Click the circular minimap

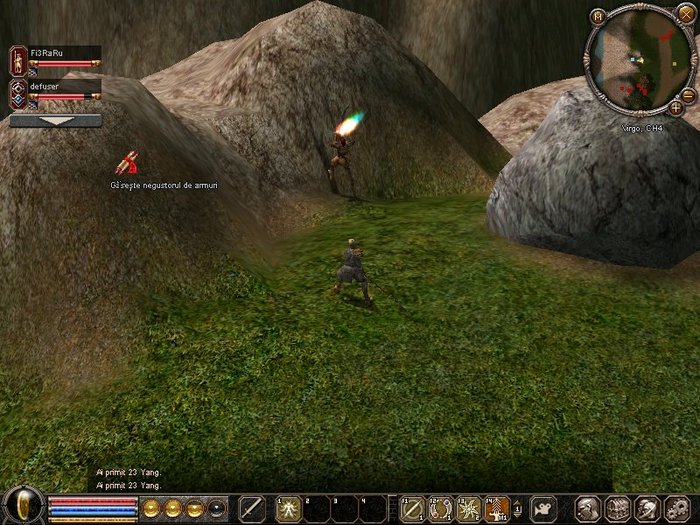click(x=636, y=60)
